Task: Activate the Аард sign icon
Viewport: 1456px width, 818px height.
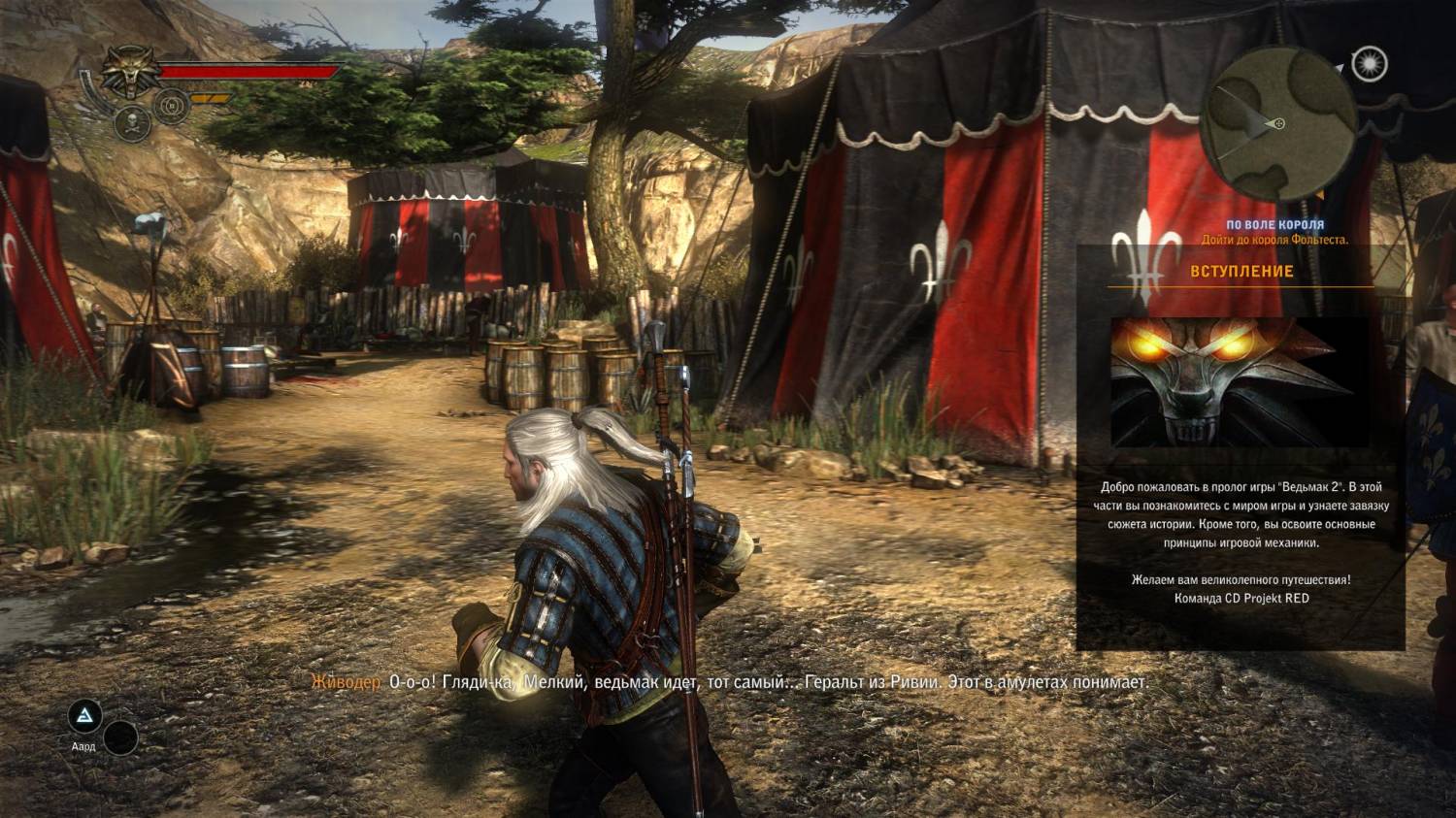Action: pos(84,717)
